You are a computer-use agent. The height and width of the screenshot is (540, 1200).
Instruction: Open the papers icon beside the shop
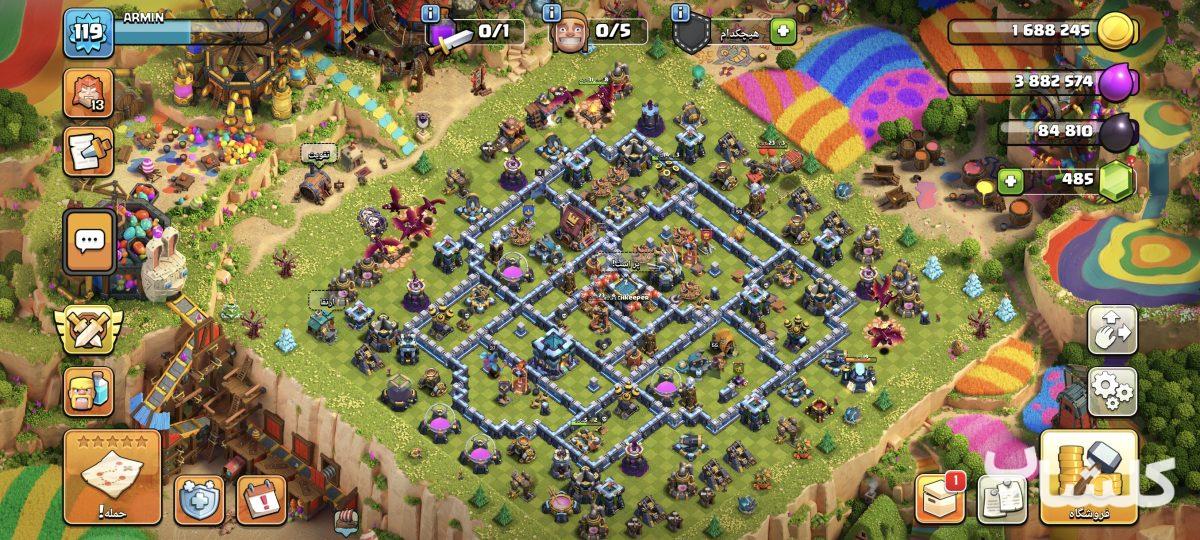(1001, 498)
